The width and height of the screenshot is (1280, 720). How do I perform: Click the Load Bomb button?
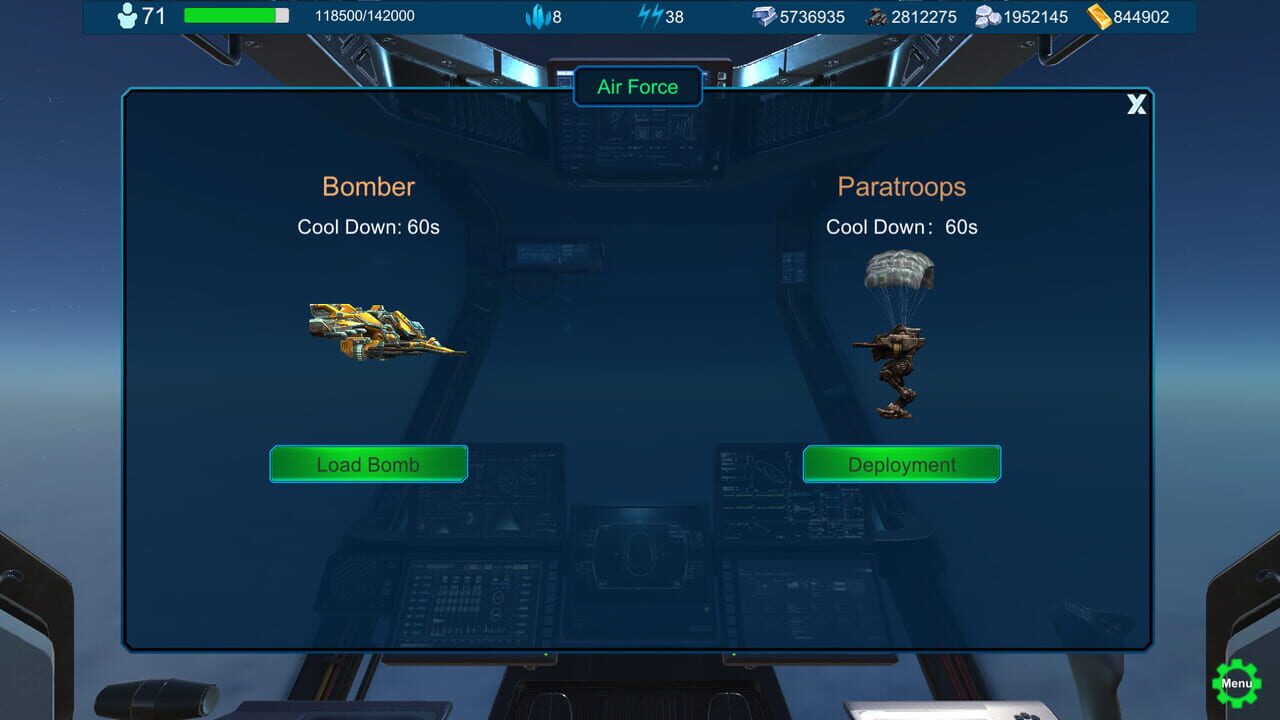tap(368, 463)
